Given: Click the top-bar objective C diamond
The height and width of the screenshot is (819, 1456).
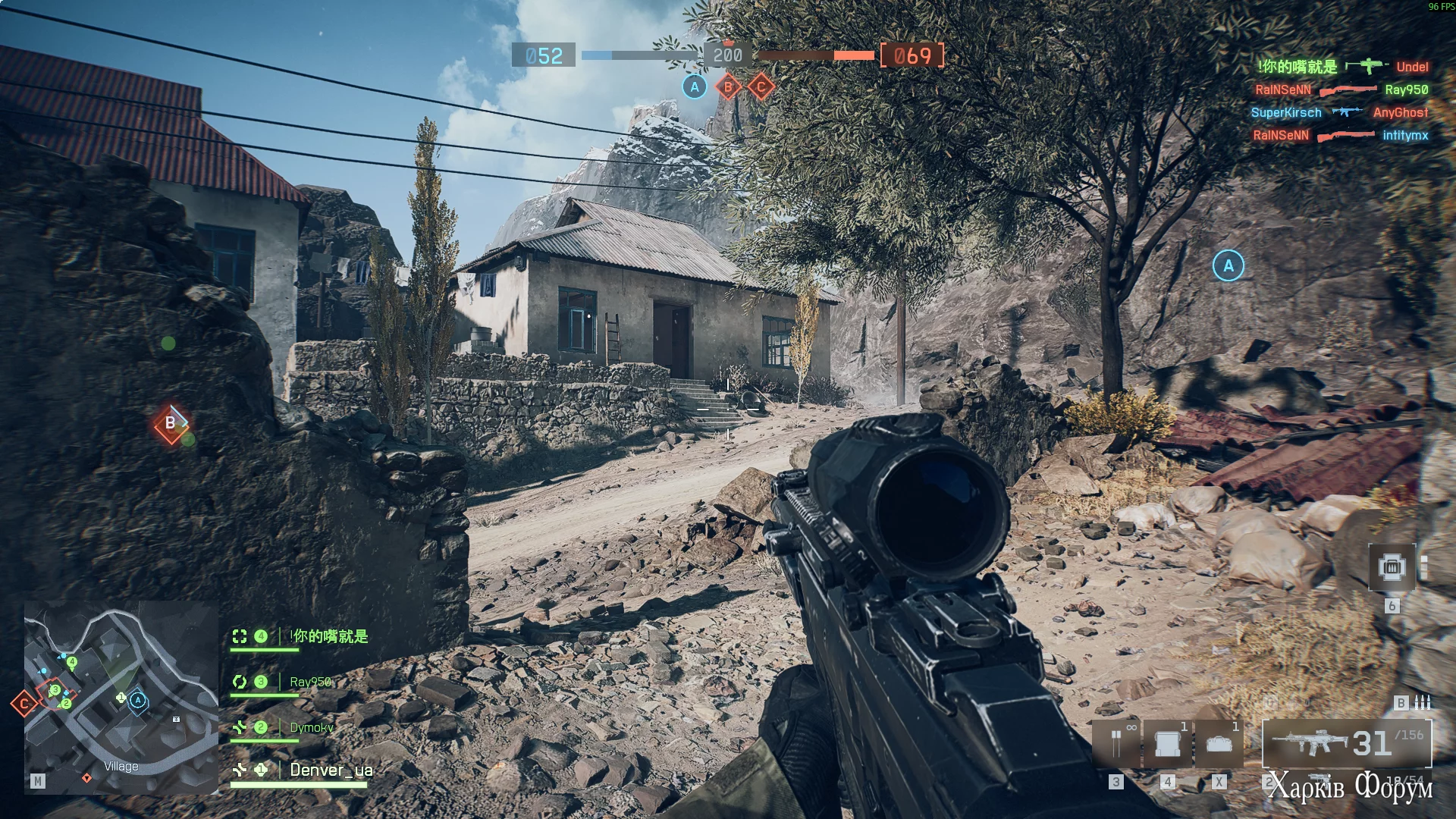Looking at the screenshot, I should click(761, 87).
